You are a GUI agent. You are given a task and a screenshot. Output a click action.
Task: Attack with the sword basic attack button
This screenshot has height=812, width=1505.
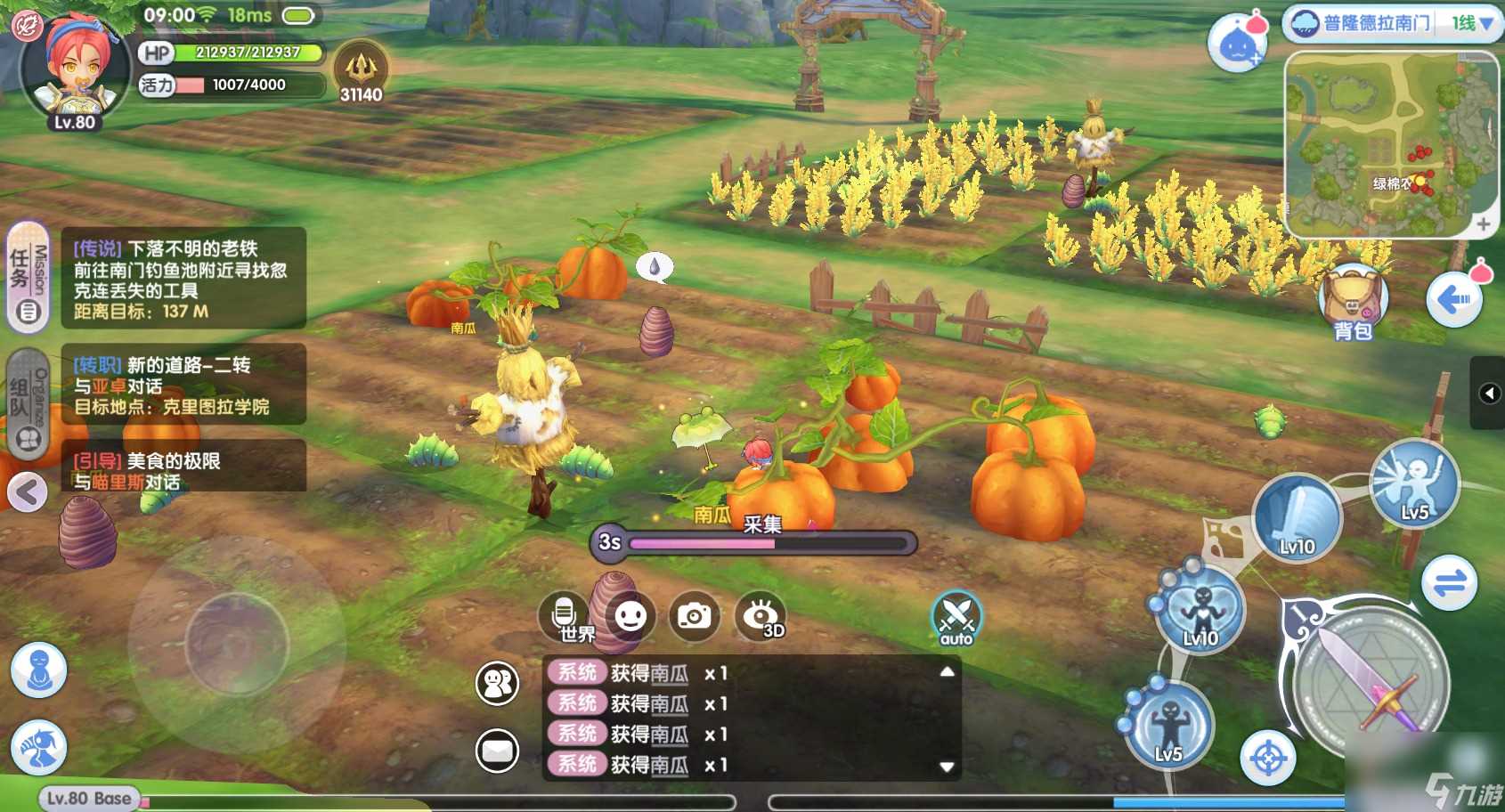1371,684
